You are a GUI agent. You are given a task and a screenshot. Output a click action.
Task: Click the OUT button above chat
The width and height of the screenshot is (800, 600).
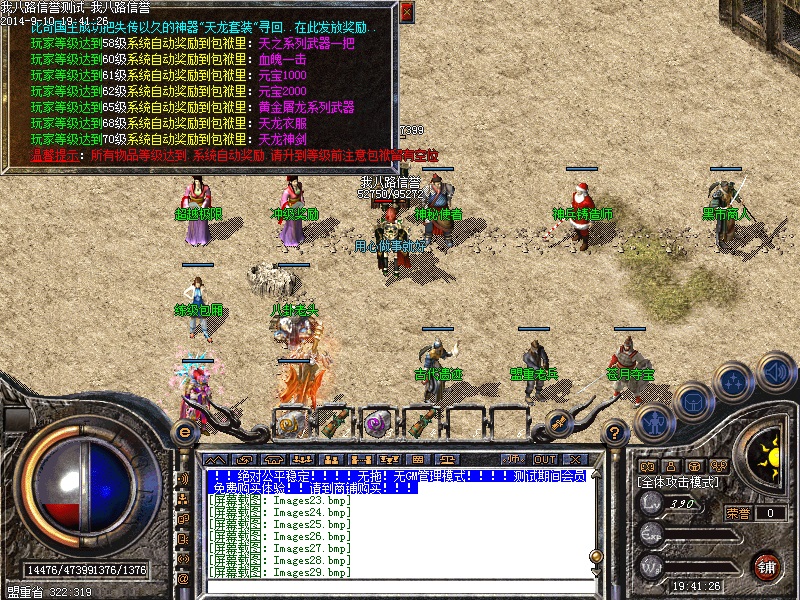point(544,459)
